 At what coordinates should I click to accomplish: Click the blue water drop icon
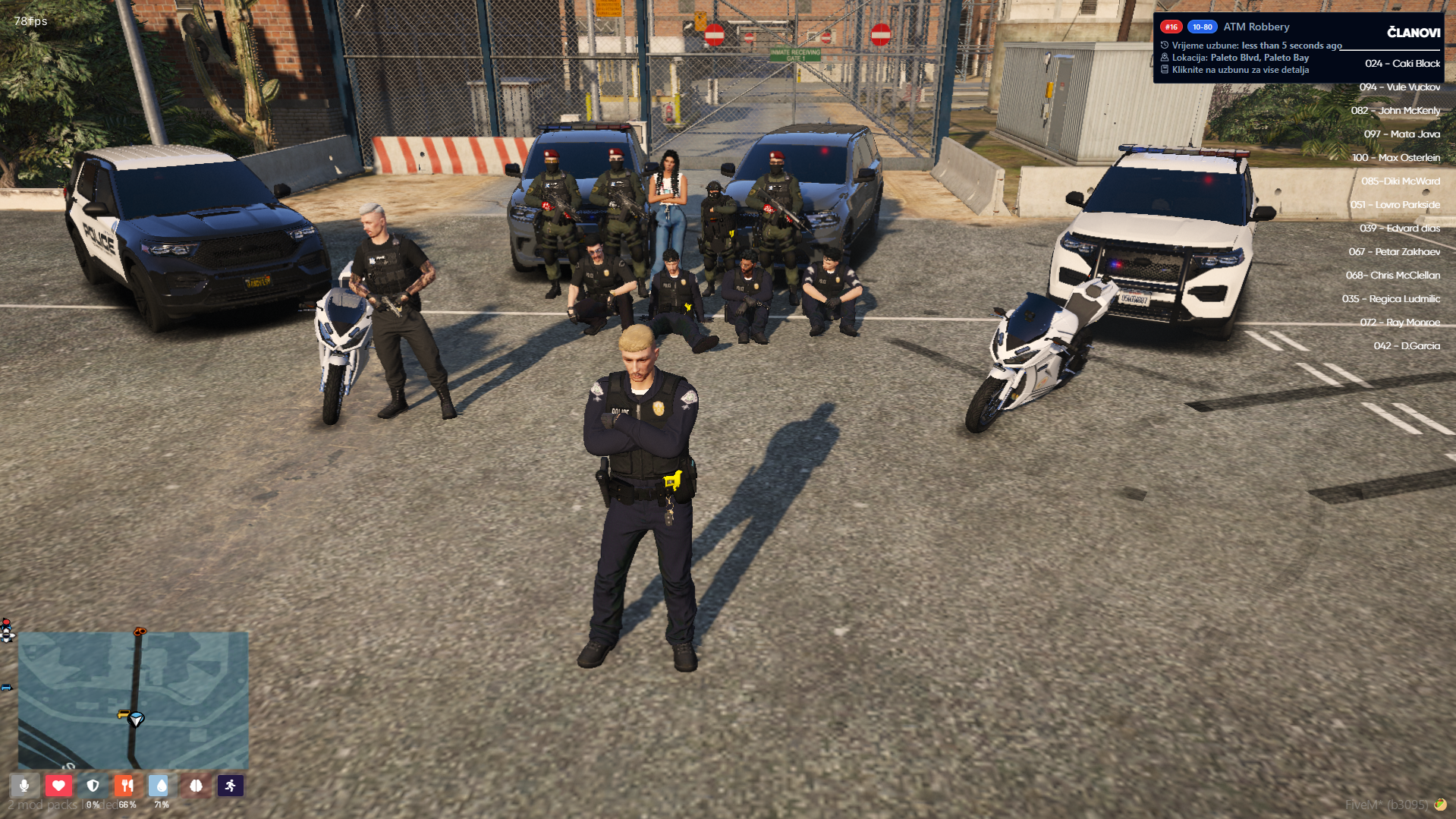click(161, 786)
